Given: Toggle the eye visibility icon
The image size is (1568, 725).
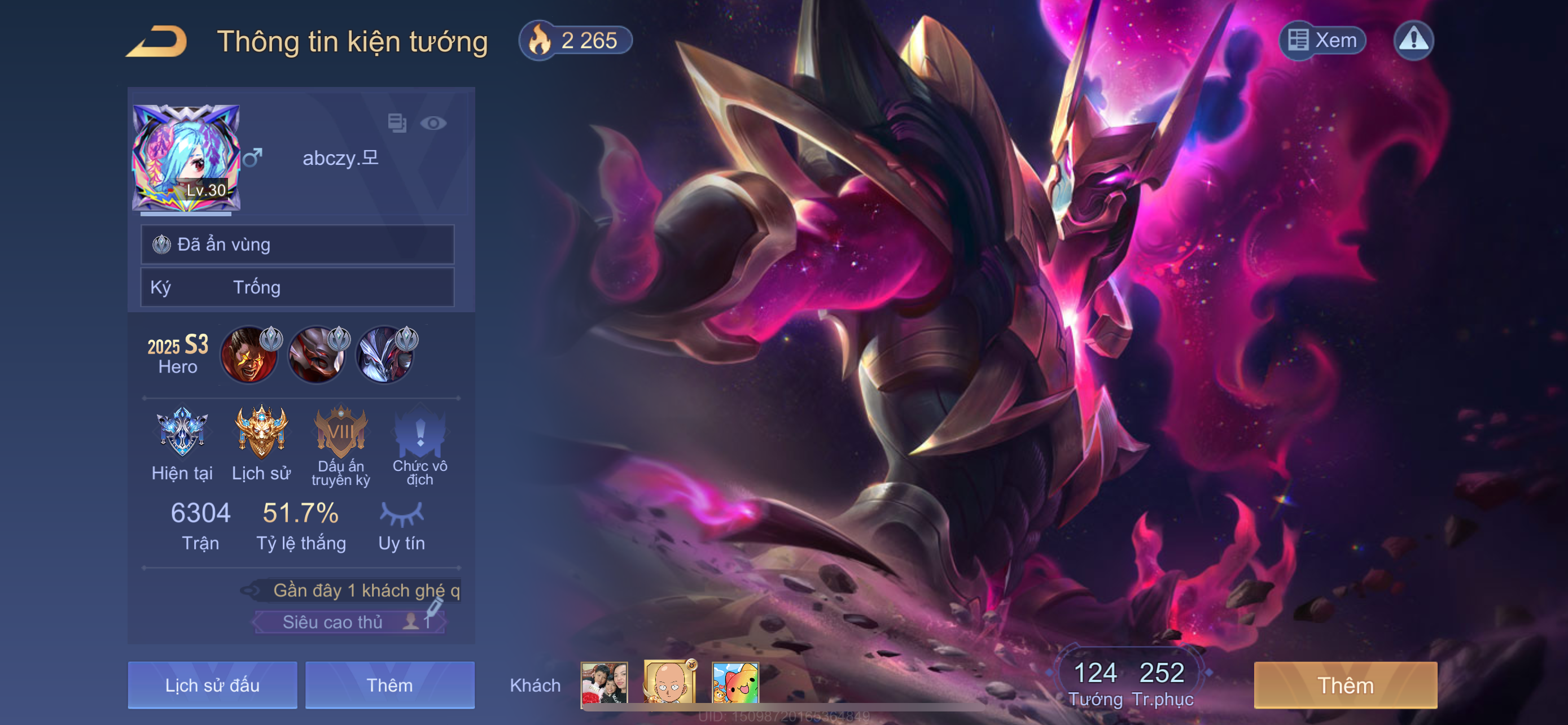Looking at the screenshot, I should pos(433,124).
